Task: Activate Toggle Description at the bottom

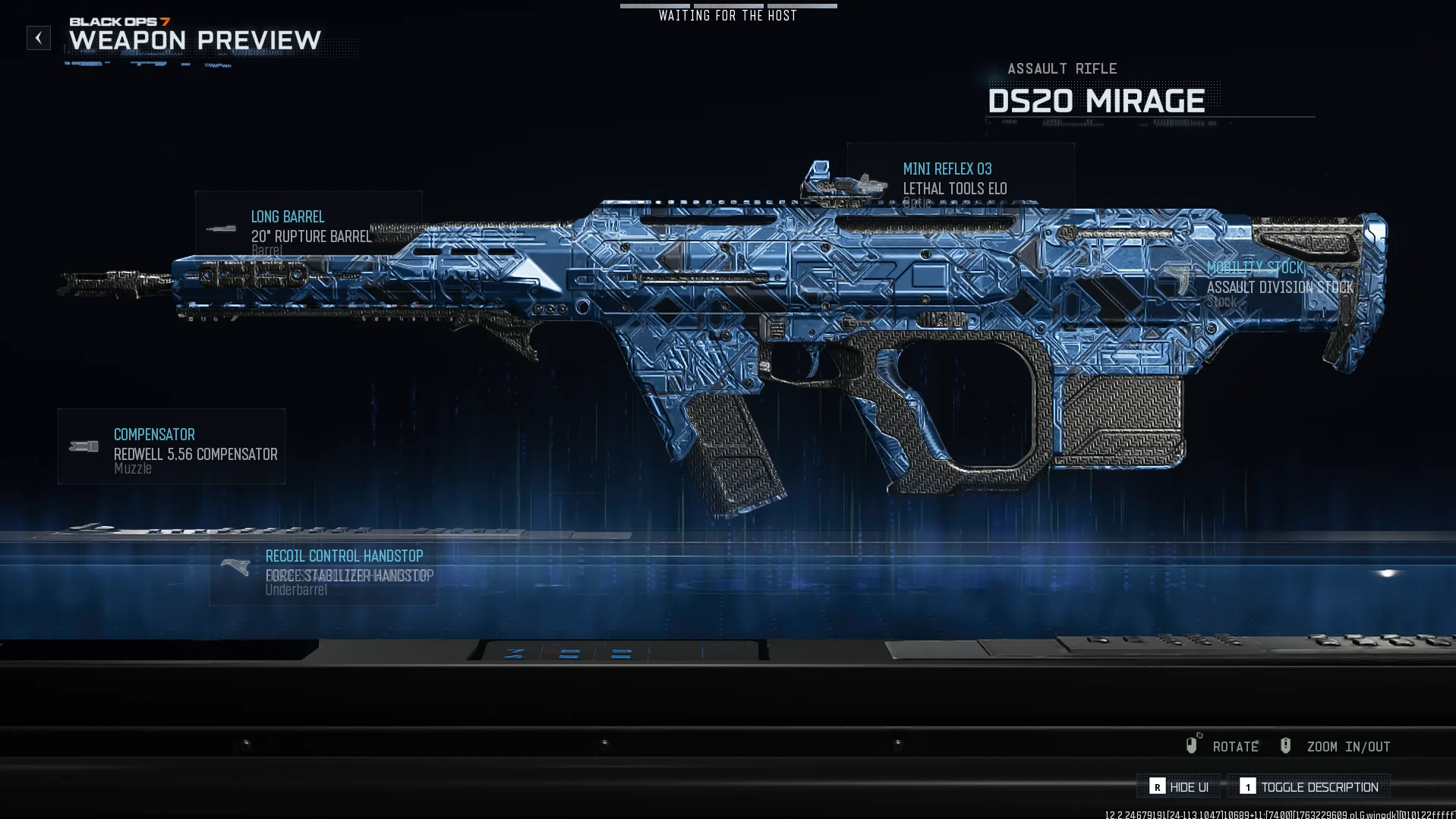Action: (x=1309, y=787)
